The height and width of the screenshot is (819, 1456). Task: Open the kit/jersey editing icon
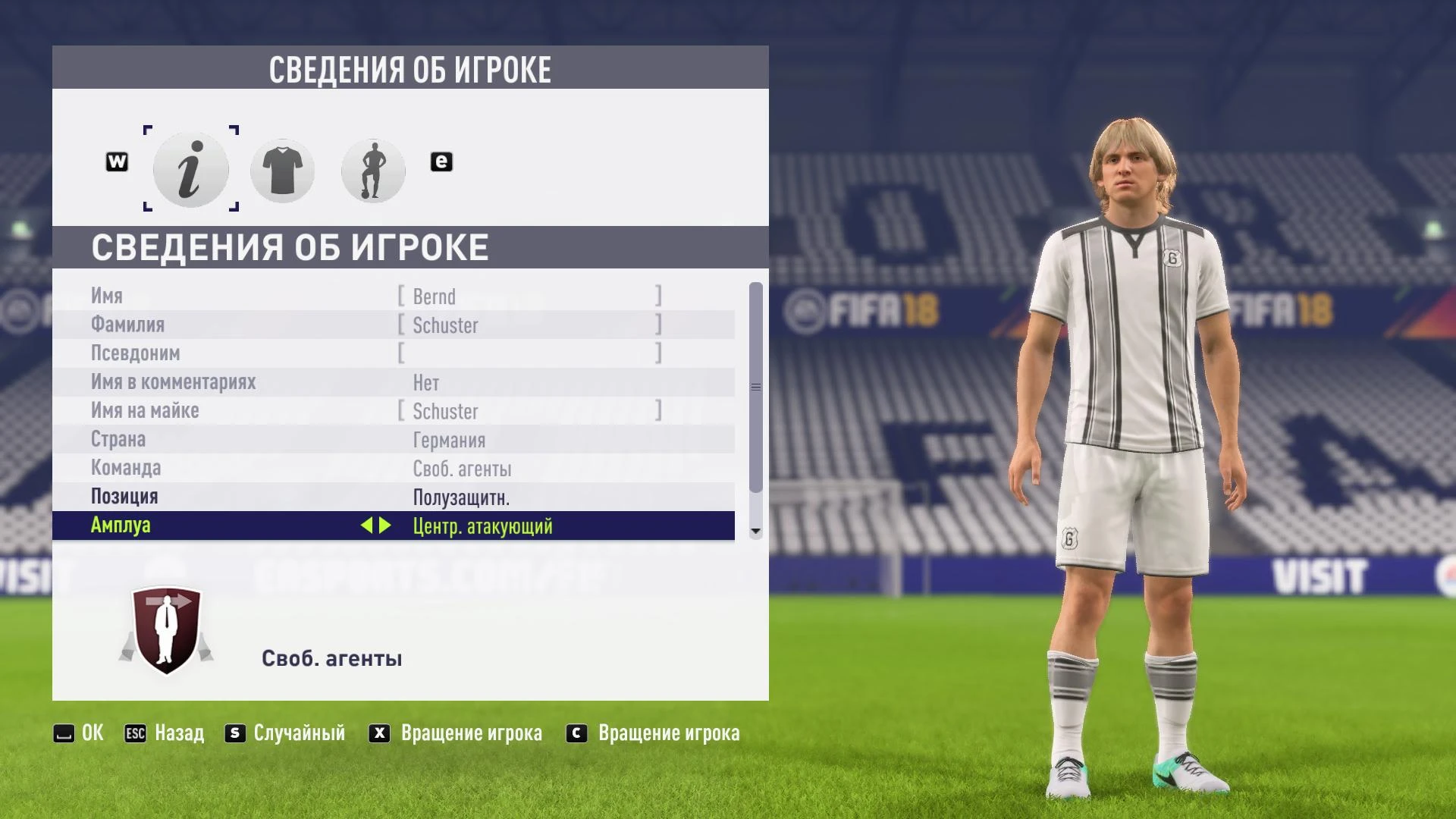281,169
